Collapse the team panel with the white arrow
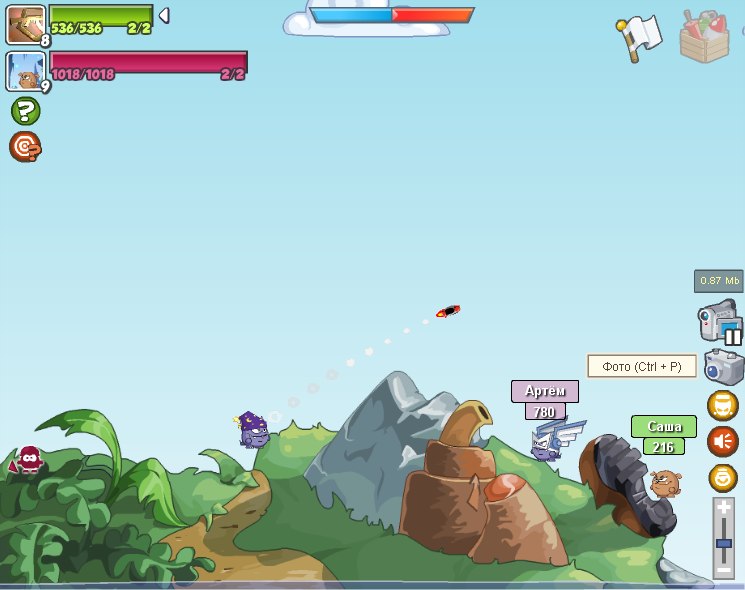Screen dimensions: 745x590 (164, 16)
